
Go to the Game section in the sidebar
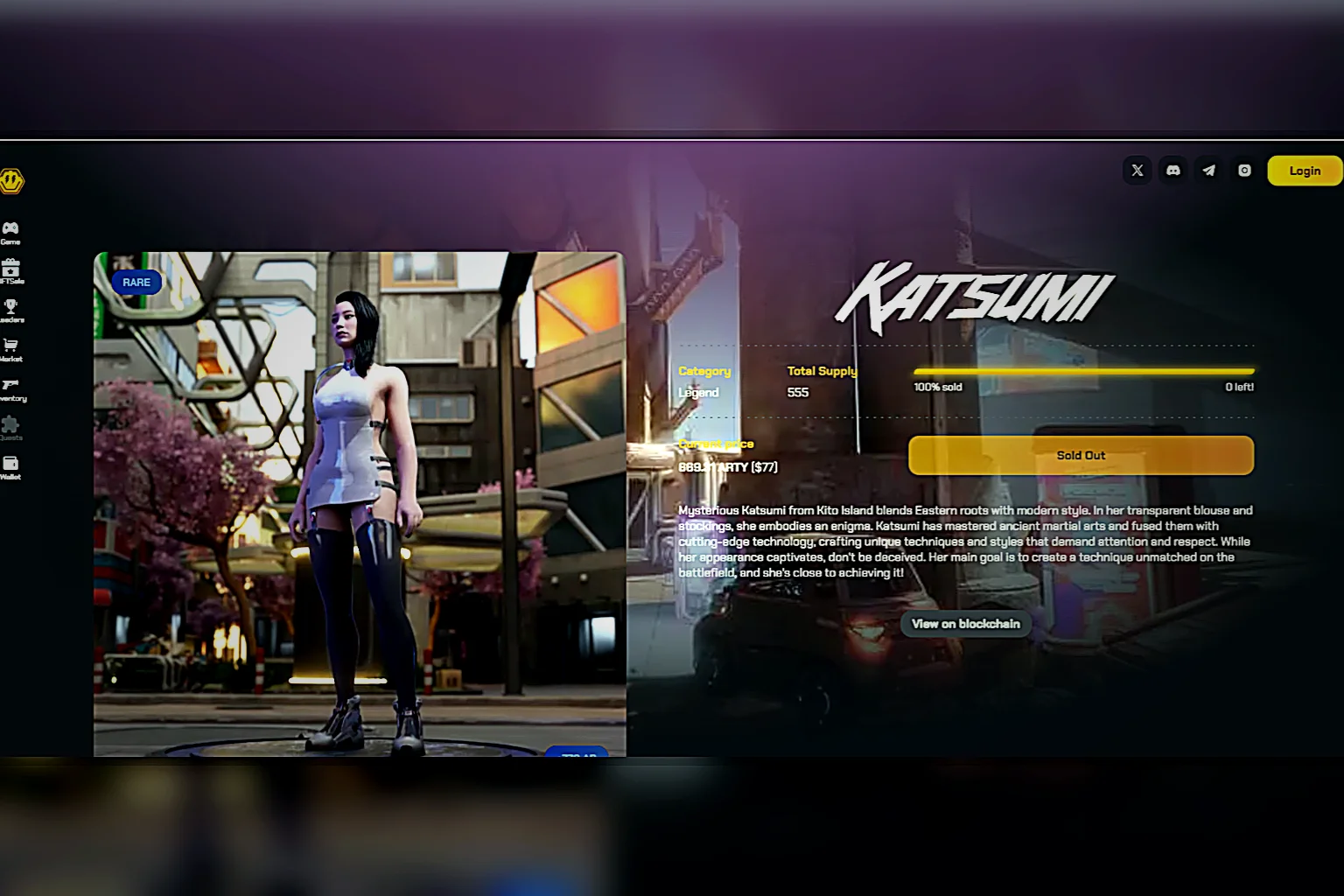10,232
